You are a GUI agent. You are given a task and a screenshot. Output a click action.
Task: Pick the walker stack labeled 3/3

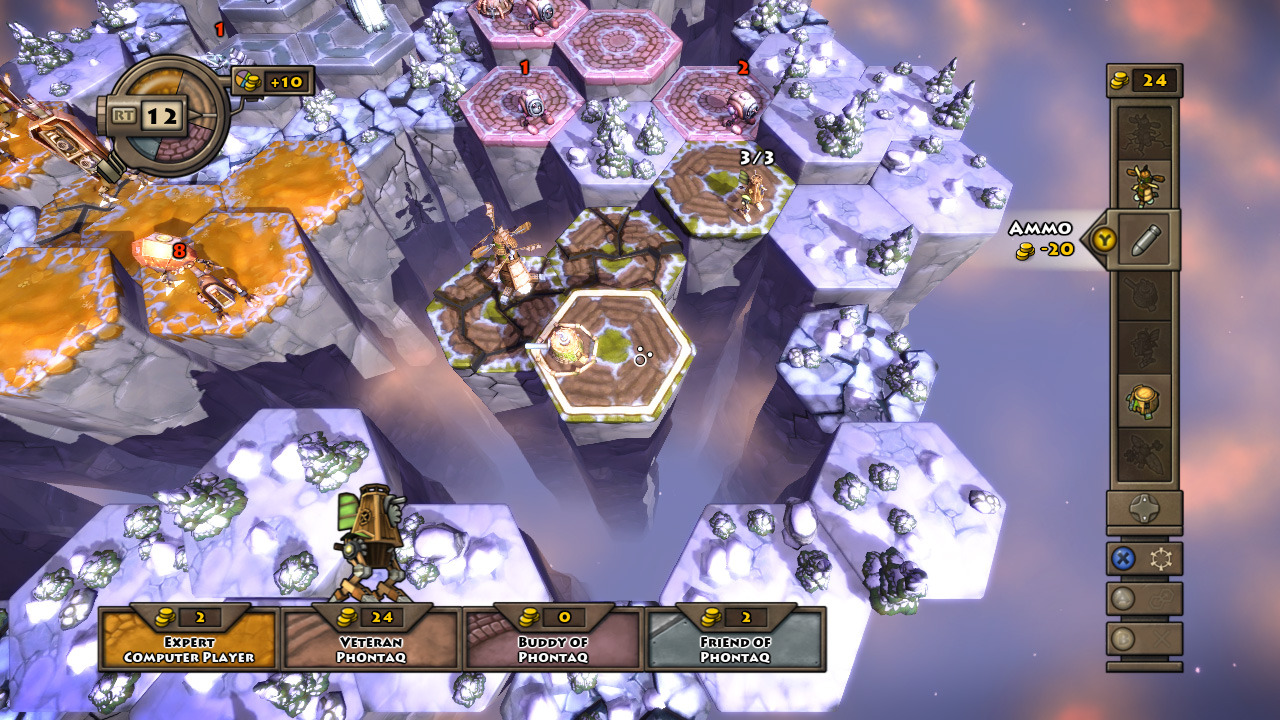pos(750,190)
